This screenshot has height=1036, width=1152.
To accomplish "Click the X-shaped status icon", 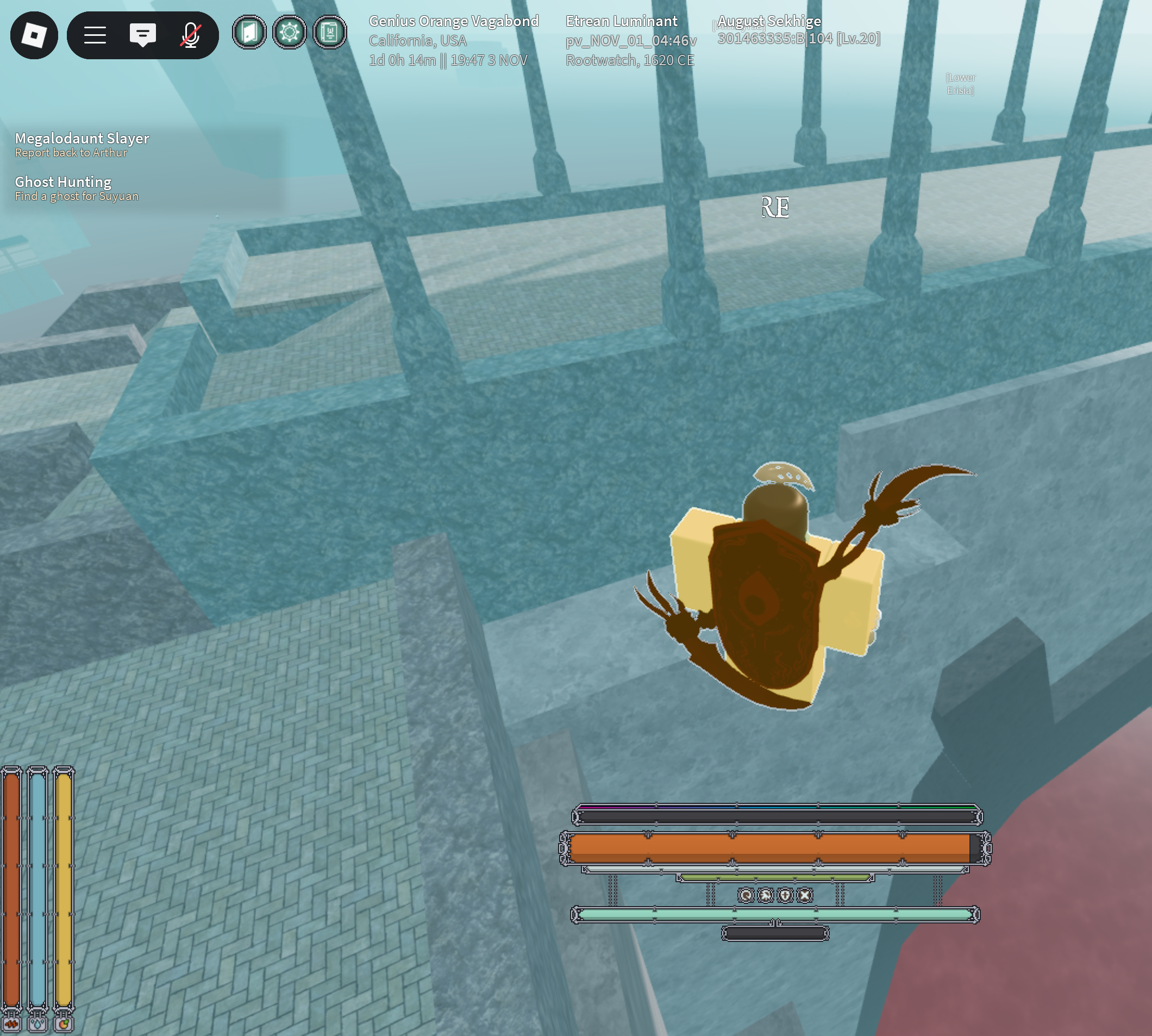I will (x=804, y=895).
